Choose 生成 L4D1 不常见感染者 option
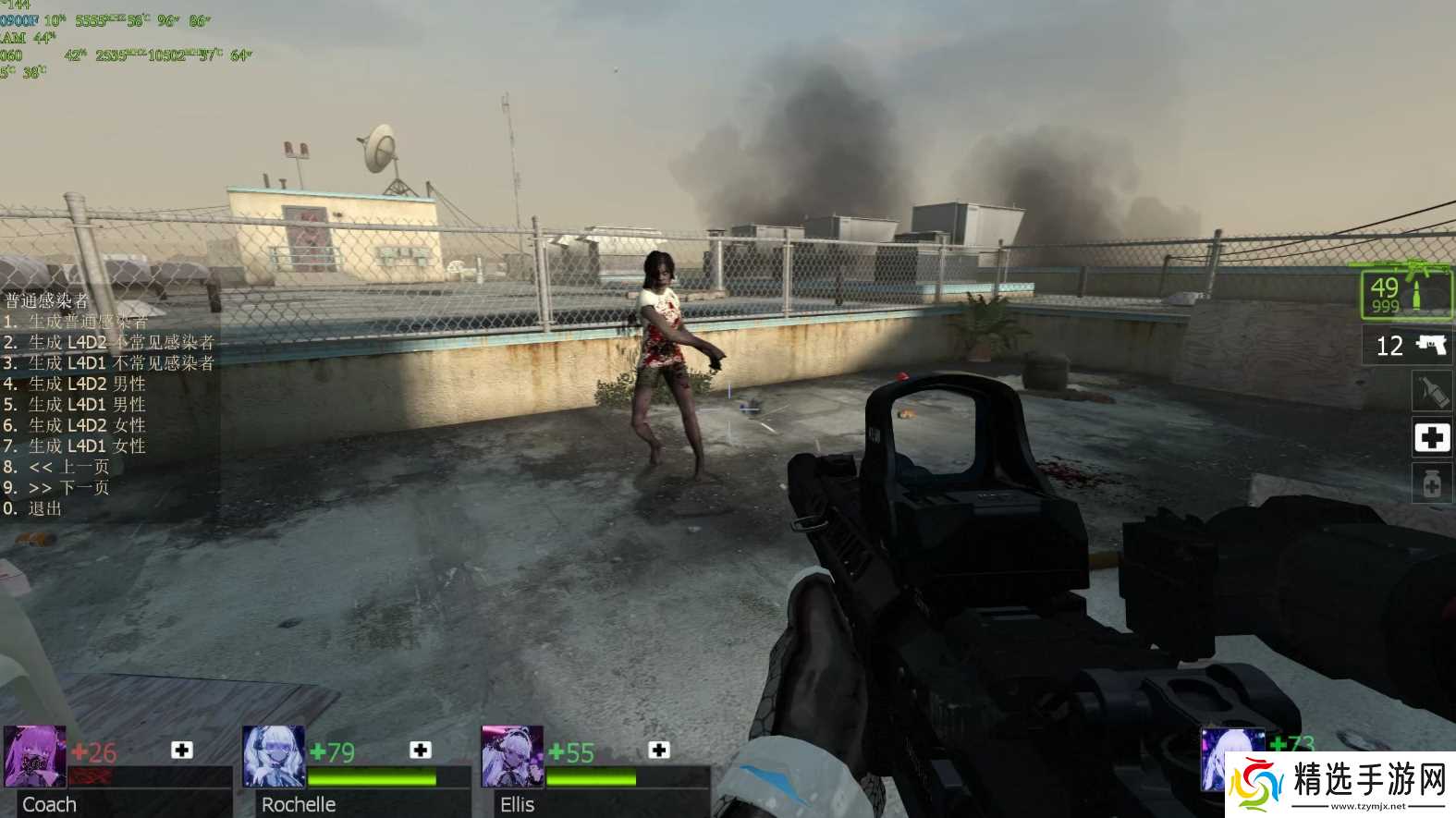This screenshot has height=818, width=1456. [x=120, y=363]
